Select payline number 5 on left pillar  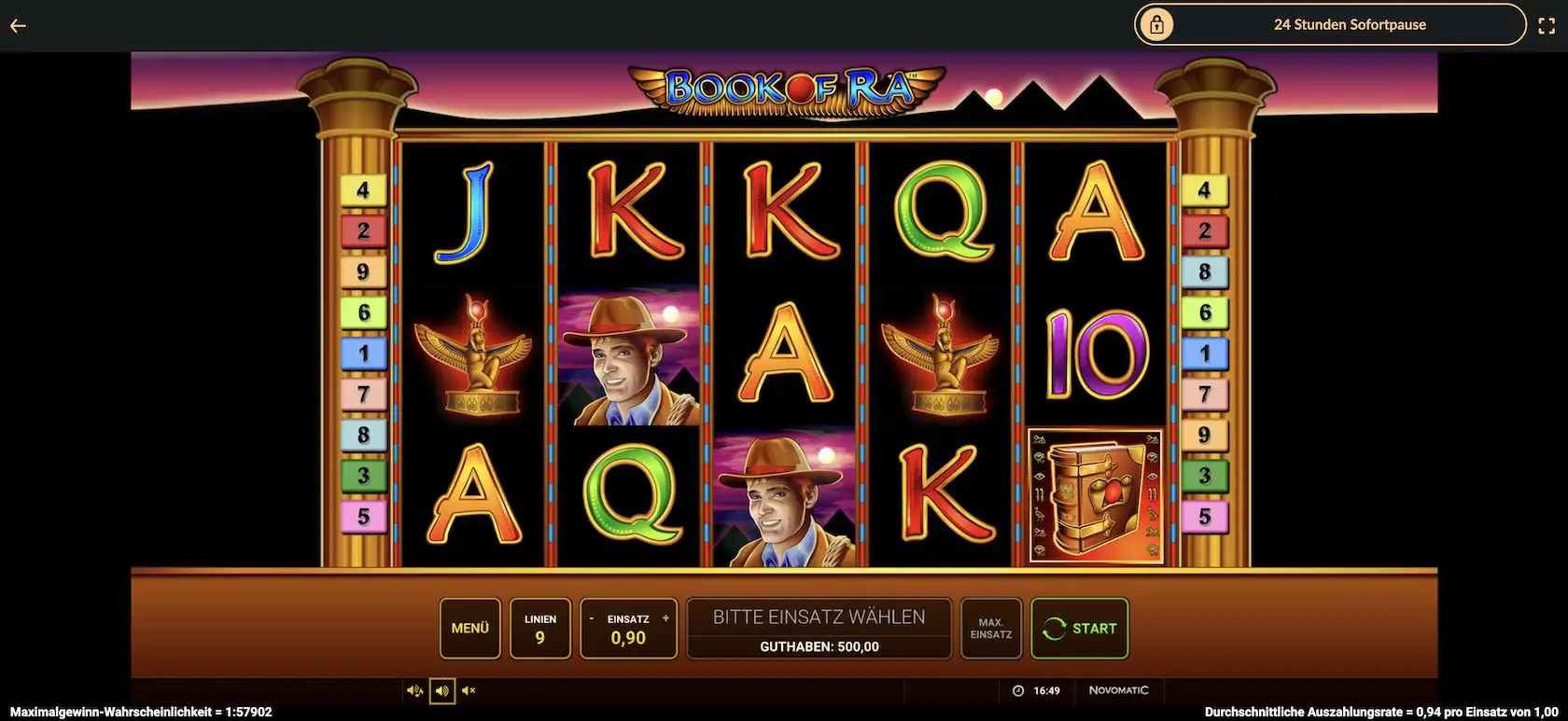363,515
